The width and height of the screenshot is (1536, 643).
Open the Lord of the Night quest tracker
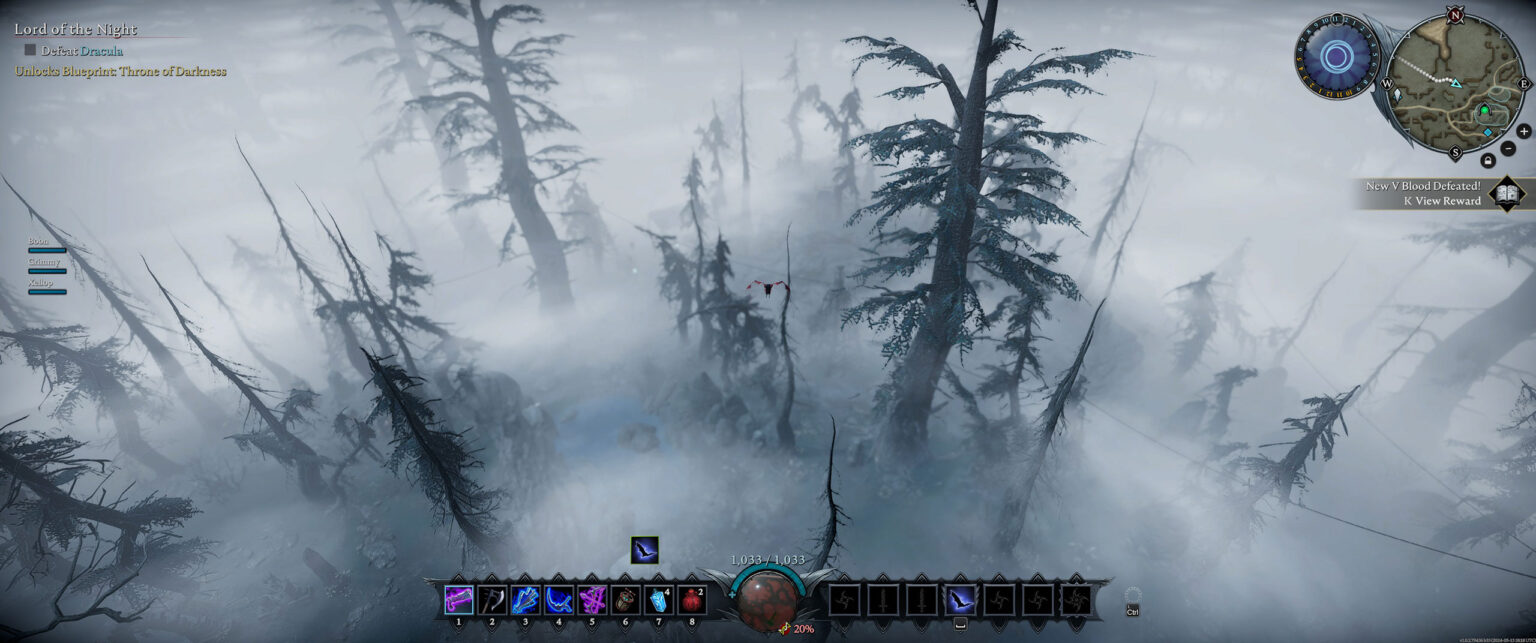pos(75,30)
